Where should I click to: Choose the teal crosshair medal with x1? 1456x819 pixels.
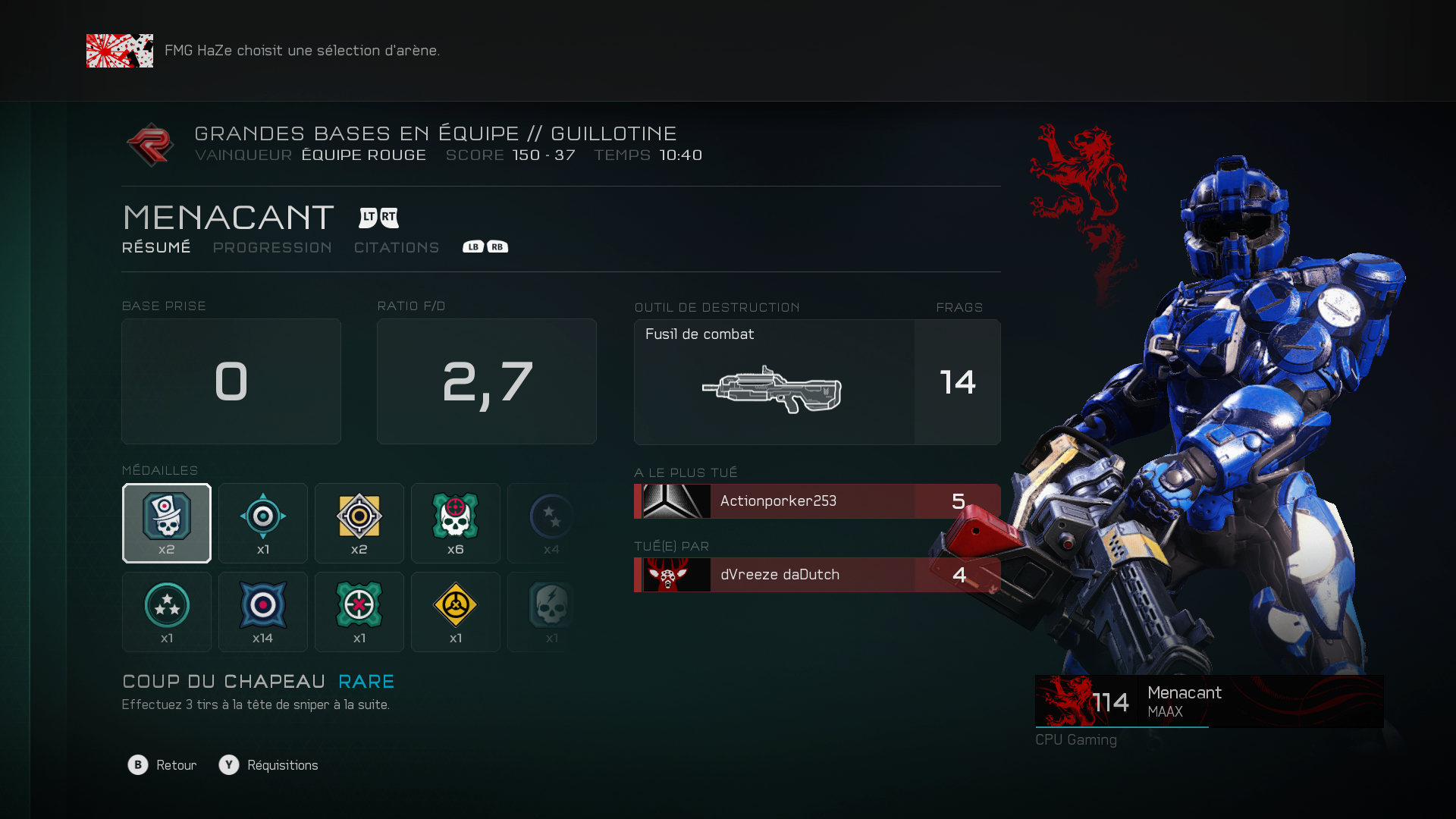[263, 523]
